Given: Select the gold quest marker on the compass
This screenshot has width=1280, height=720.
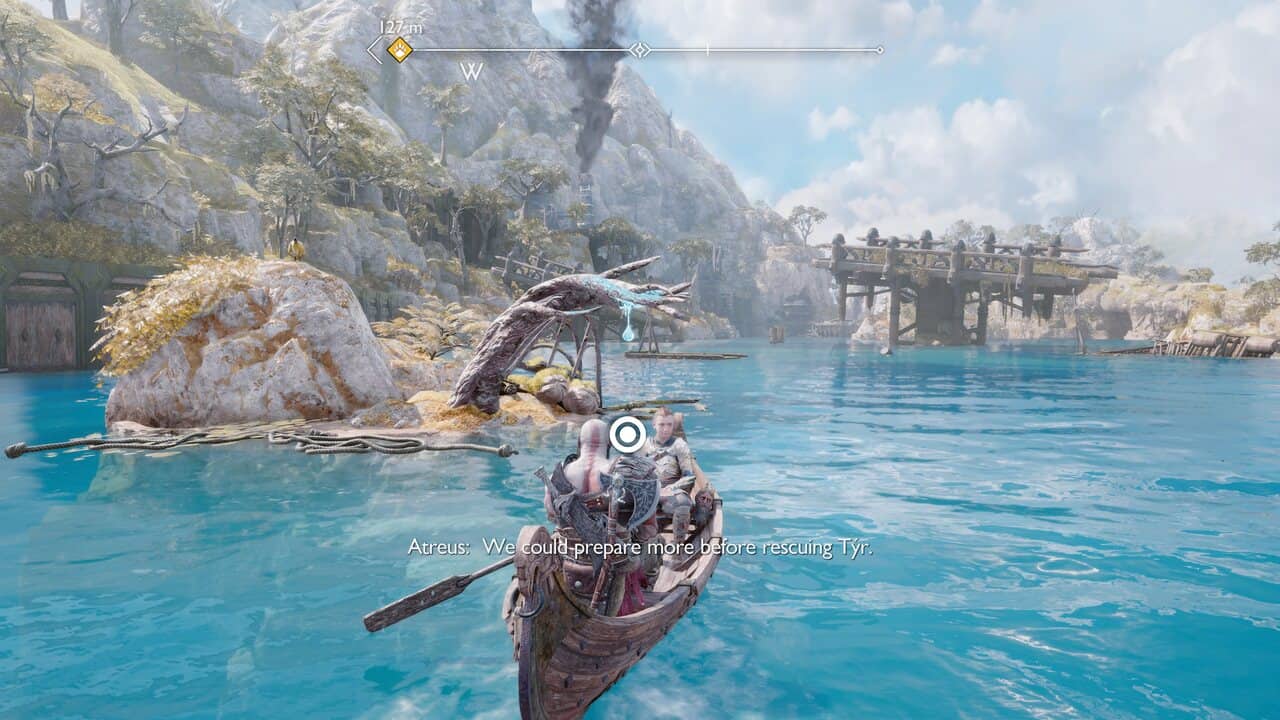Looking at the screenshot, I should click(400, 50).
